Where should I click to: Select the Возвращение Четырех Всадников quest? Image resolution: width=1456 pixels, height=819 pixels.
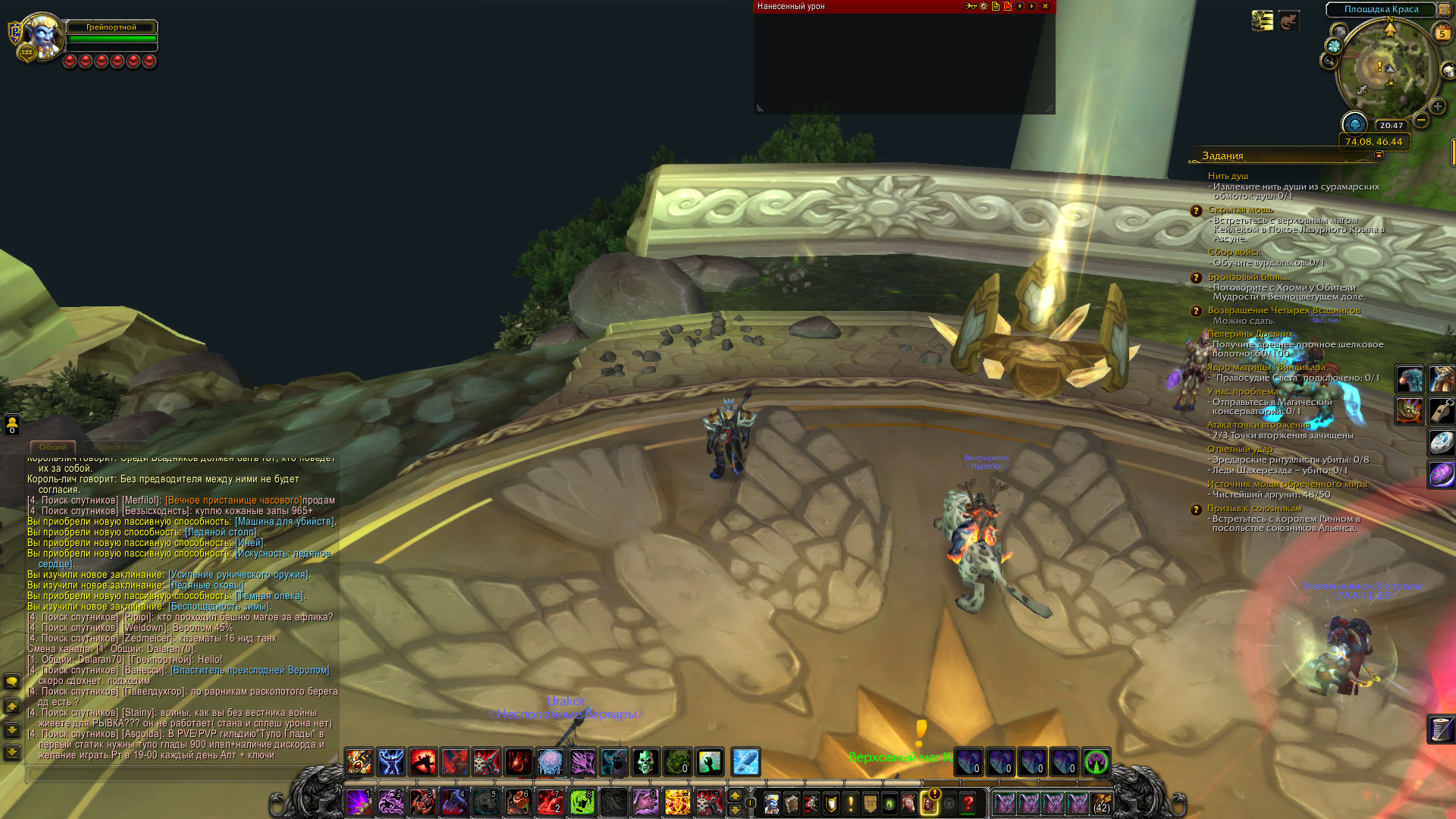[x=1283, y=310]
